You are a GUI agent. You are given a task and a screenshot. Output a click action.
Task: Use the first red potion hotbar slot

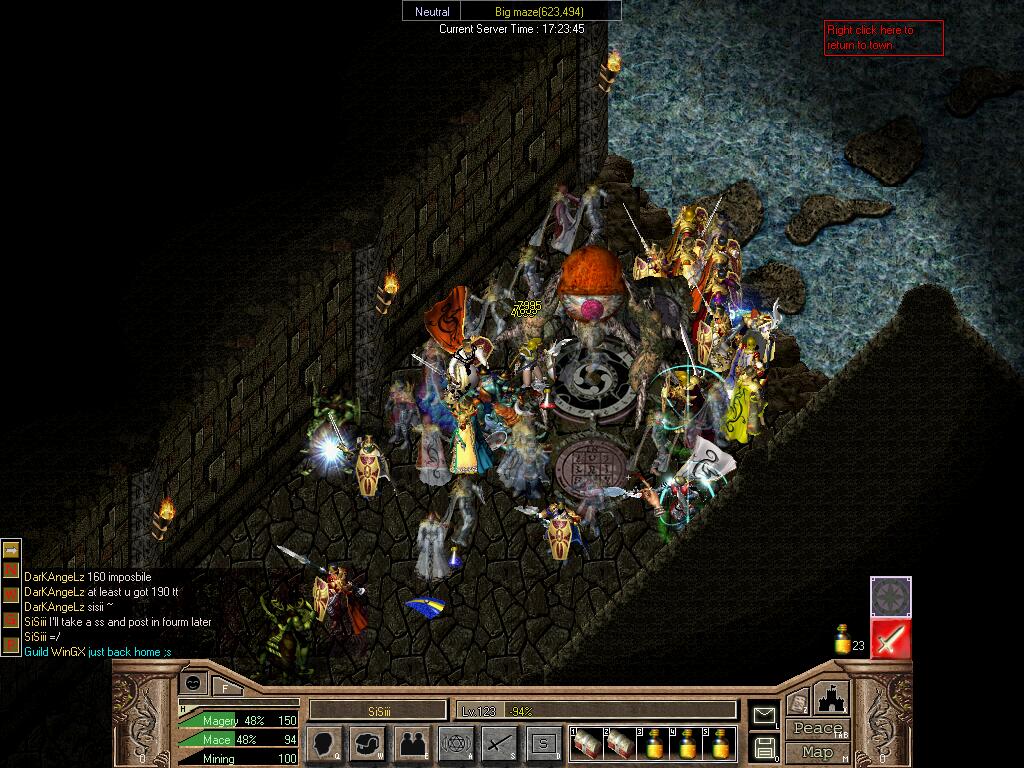pyautogui.click(x=586, y=744)
